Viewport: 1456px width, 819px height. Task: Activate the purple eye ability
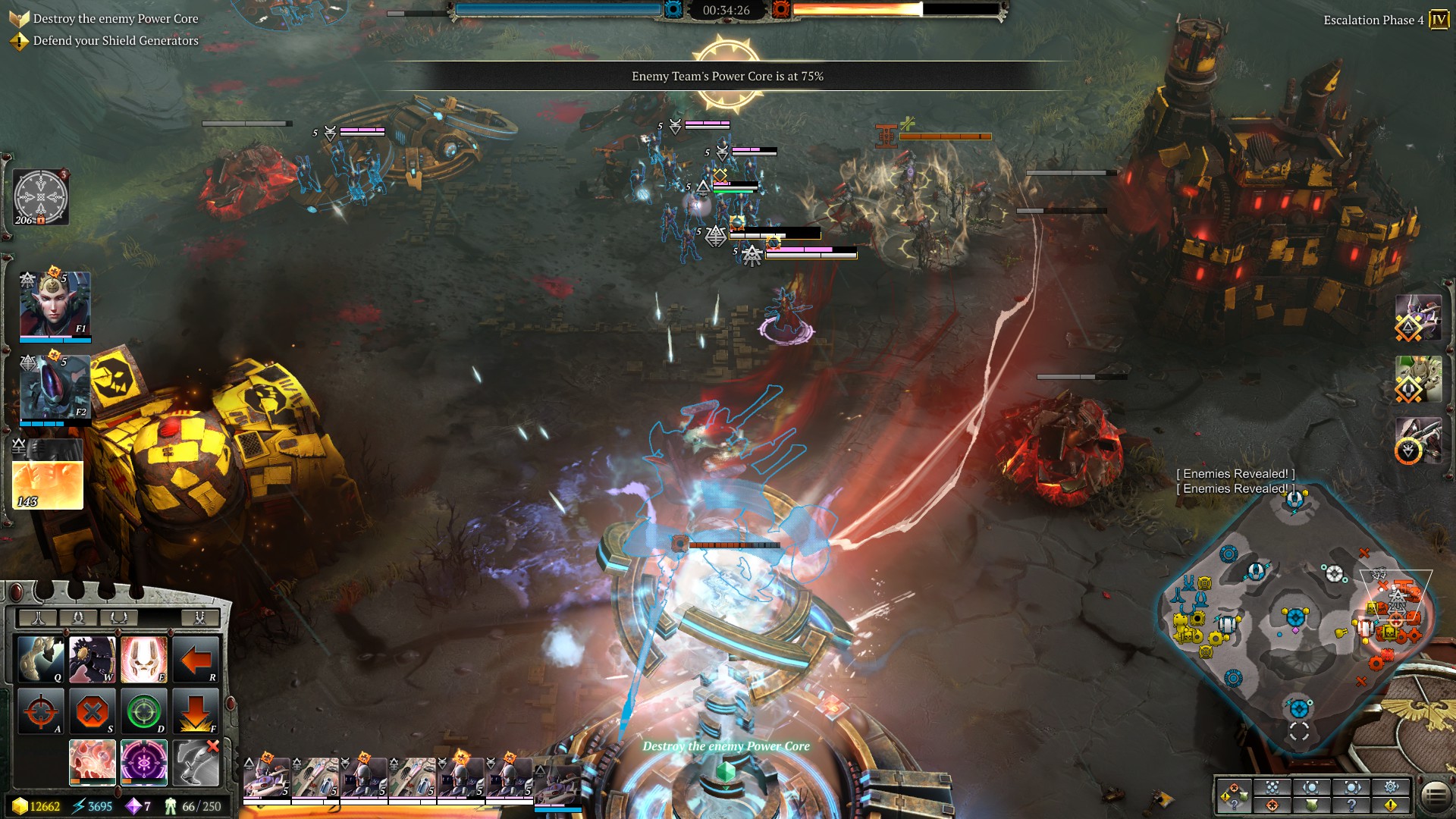click(x=143, y=761)
